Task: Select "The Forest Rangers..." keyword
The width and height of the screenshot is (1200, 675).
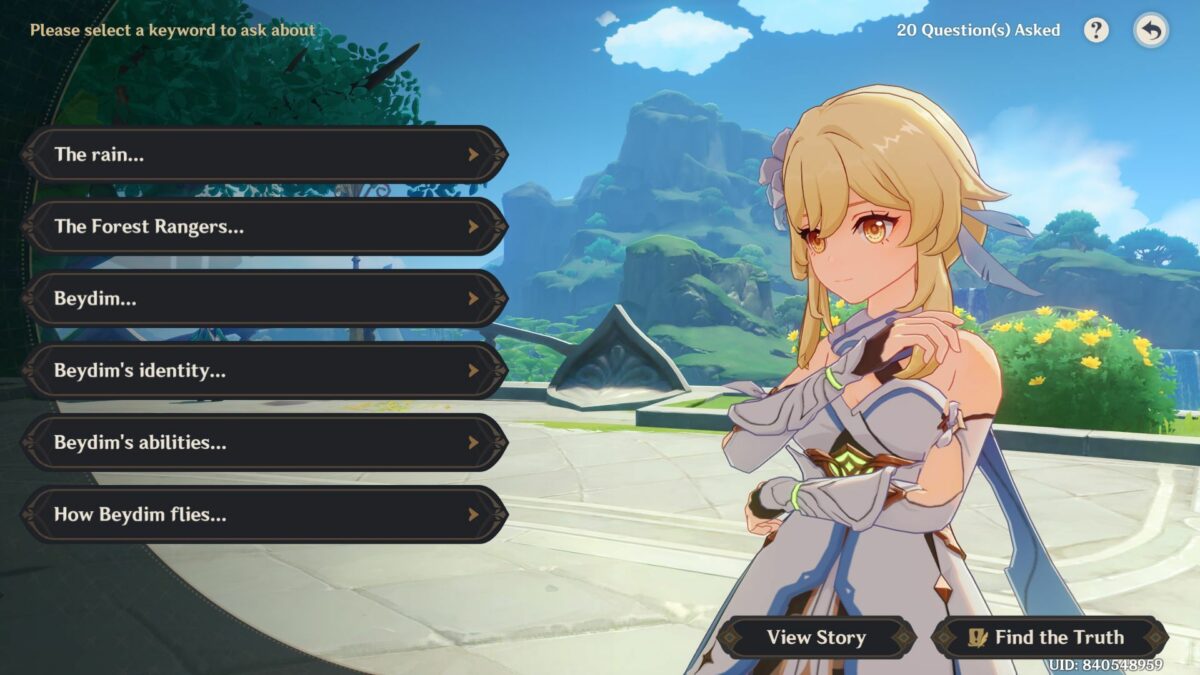Action: point(265,226)
